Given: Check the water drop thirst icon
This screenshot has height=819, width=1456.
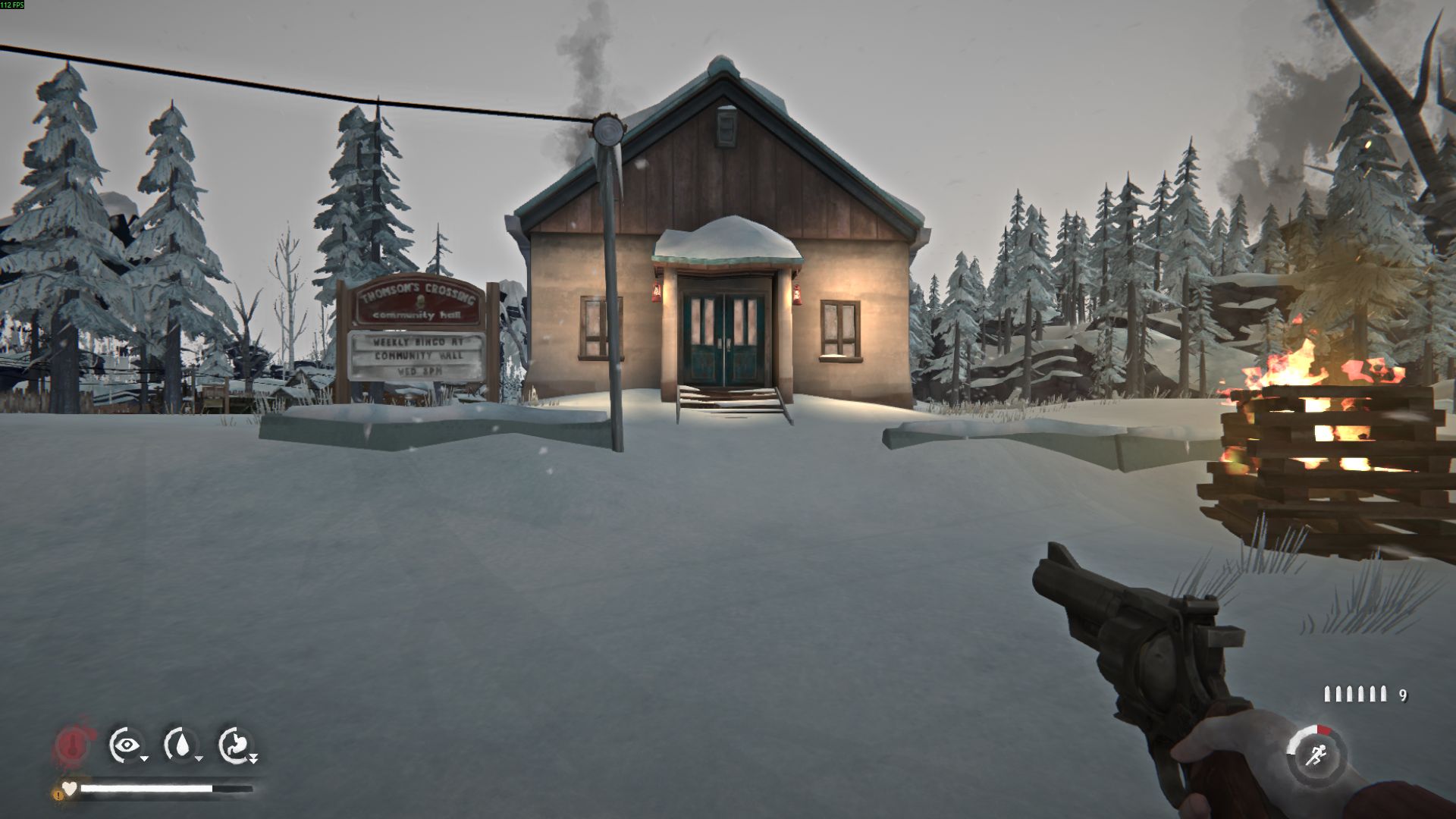Looking at the screenshot, I should (x=181, y=745).
